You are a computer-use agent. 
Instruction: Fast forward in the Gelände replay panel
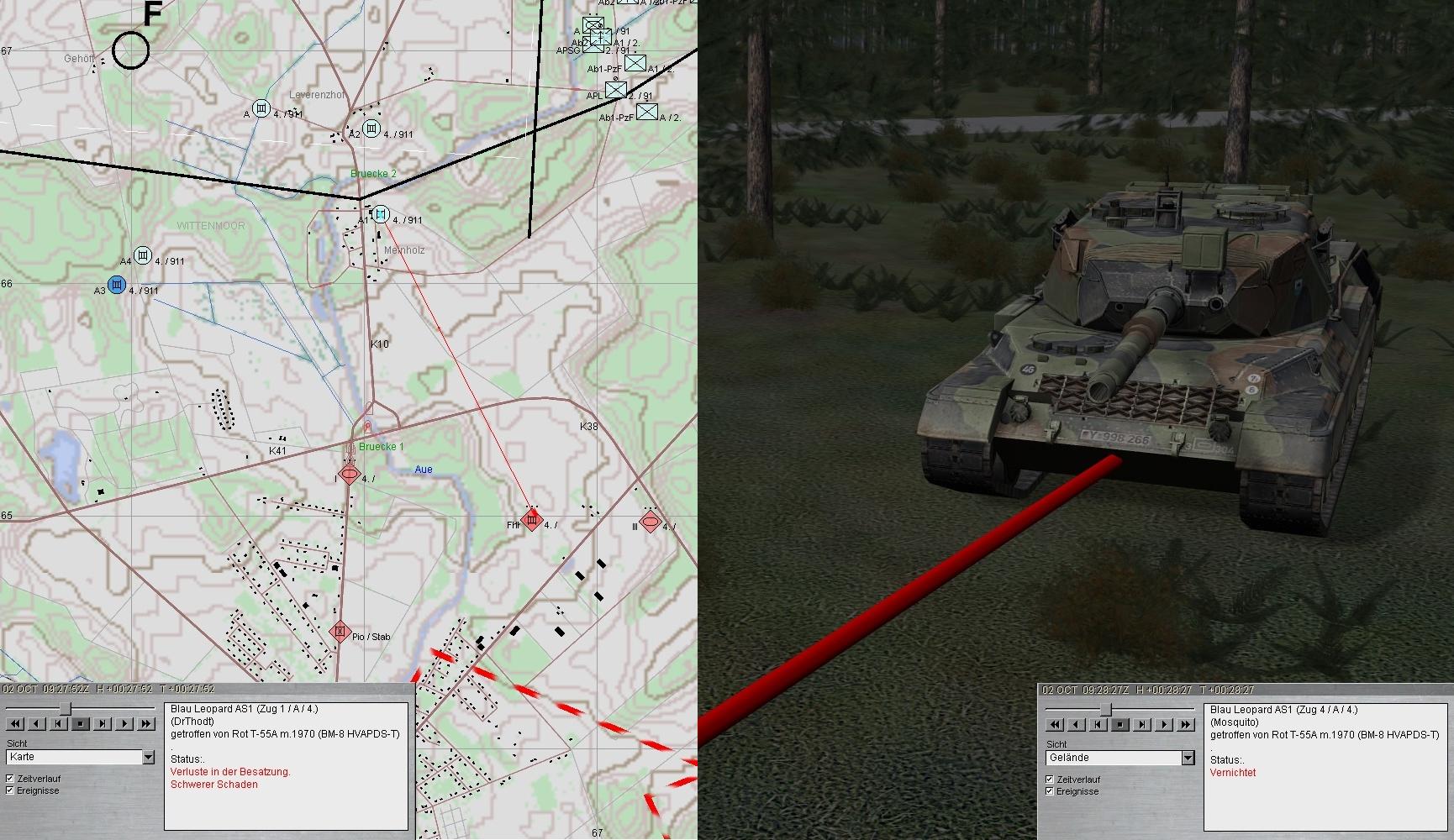[x=1186, y=724]
